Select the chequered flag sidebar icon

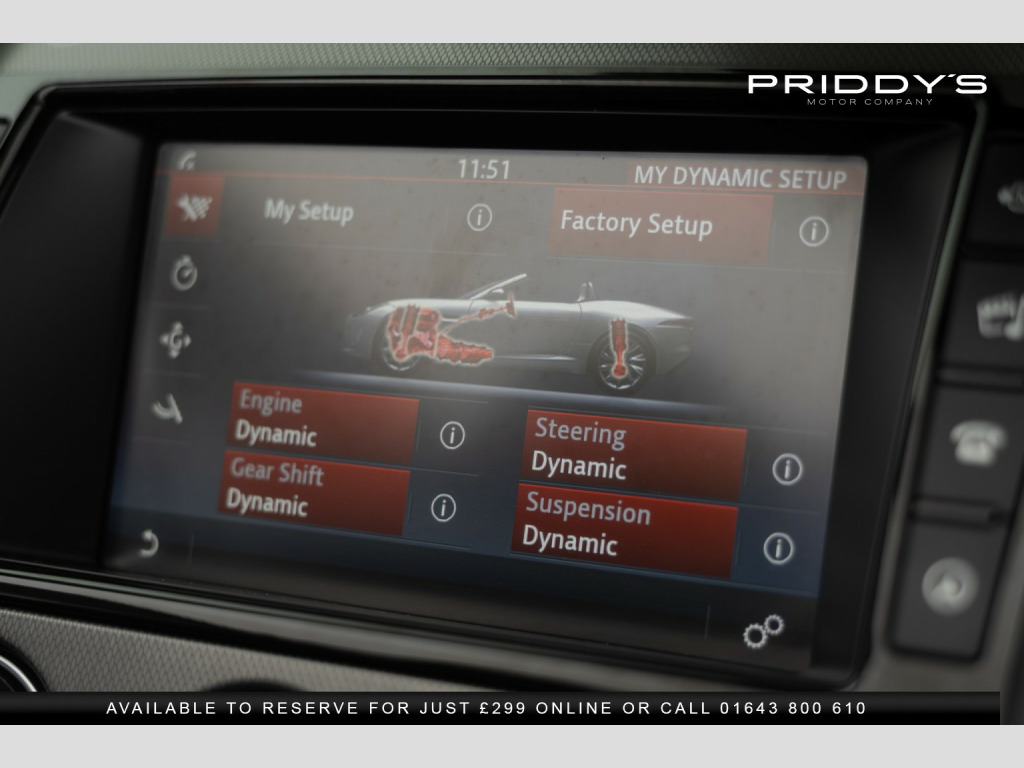[x=188, y=207]
